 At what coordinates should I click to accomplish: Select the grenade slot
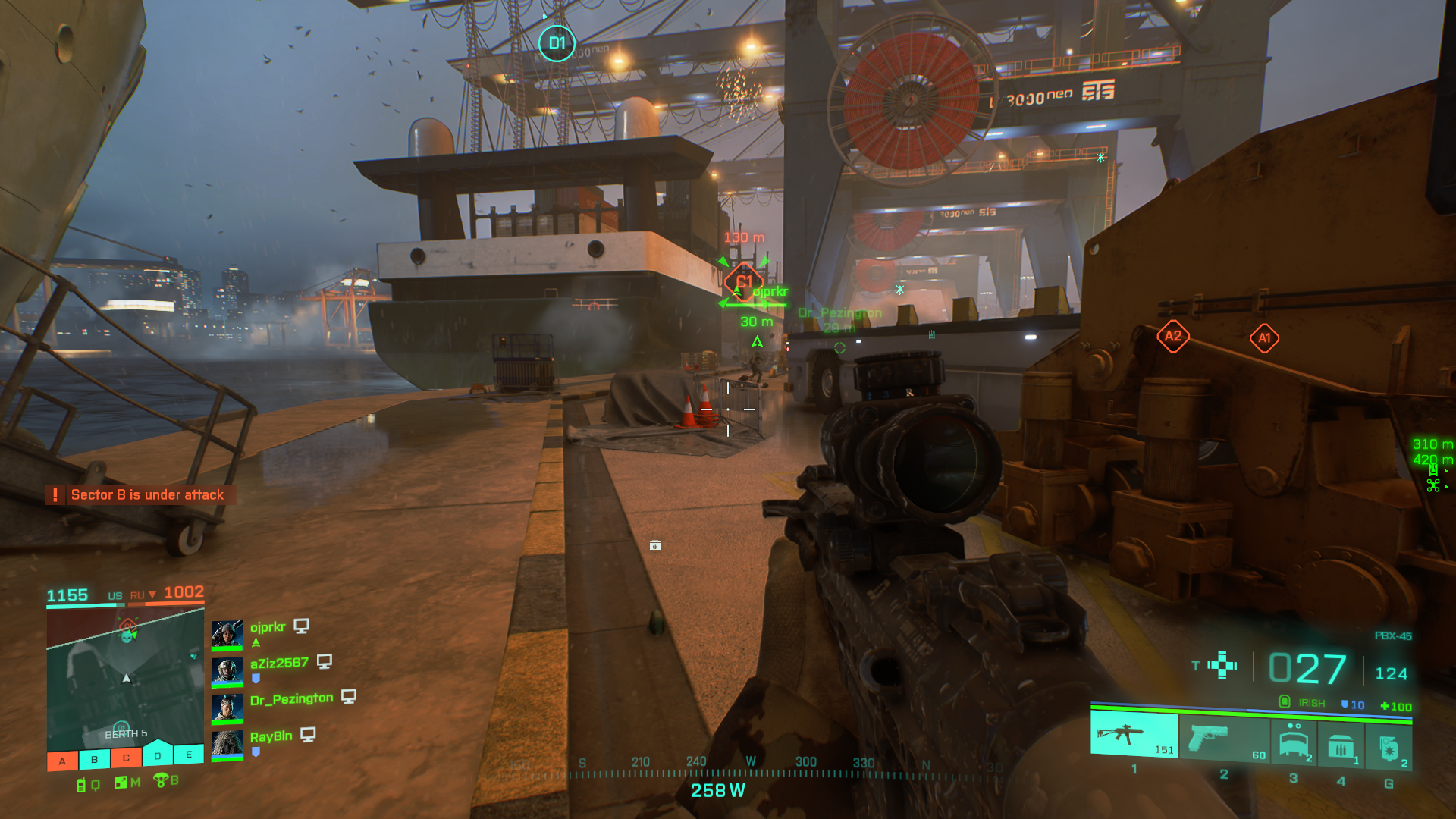(1389, 748)
